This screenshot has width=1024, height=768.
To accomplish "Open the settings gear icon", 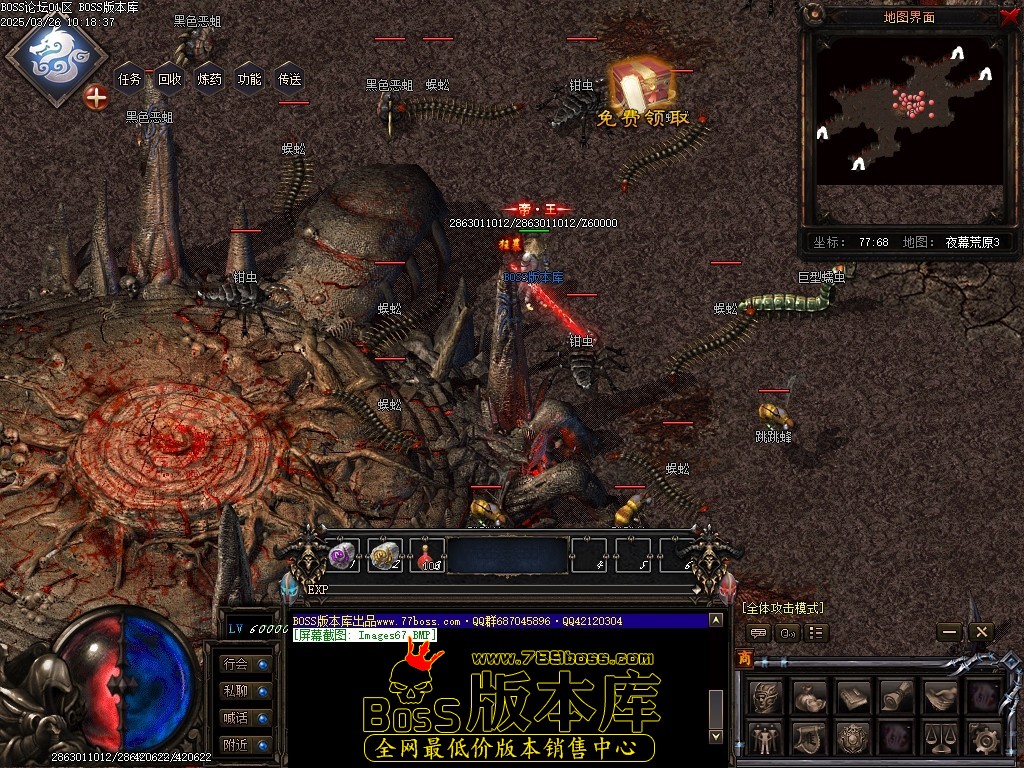I will (x=984, y=740).
